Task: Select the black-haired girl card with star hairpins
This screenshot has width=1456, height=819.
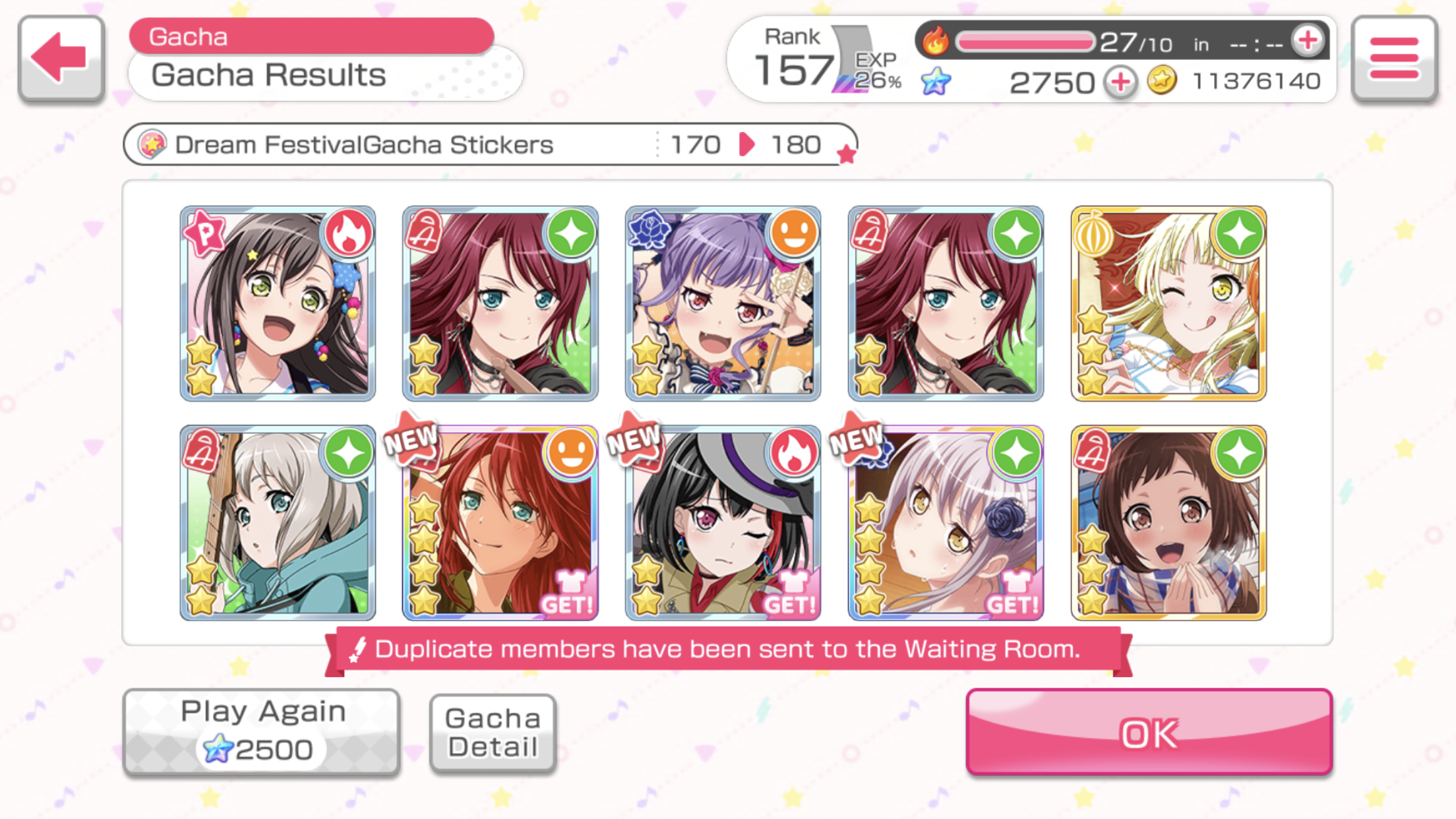Action: [278, 303]
